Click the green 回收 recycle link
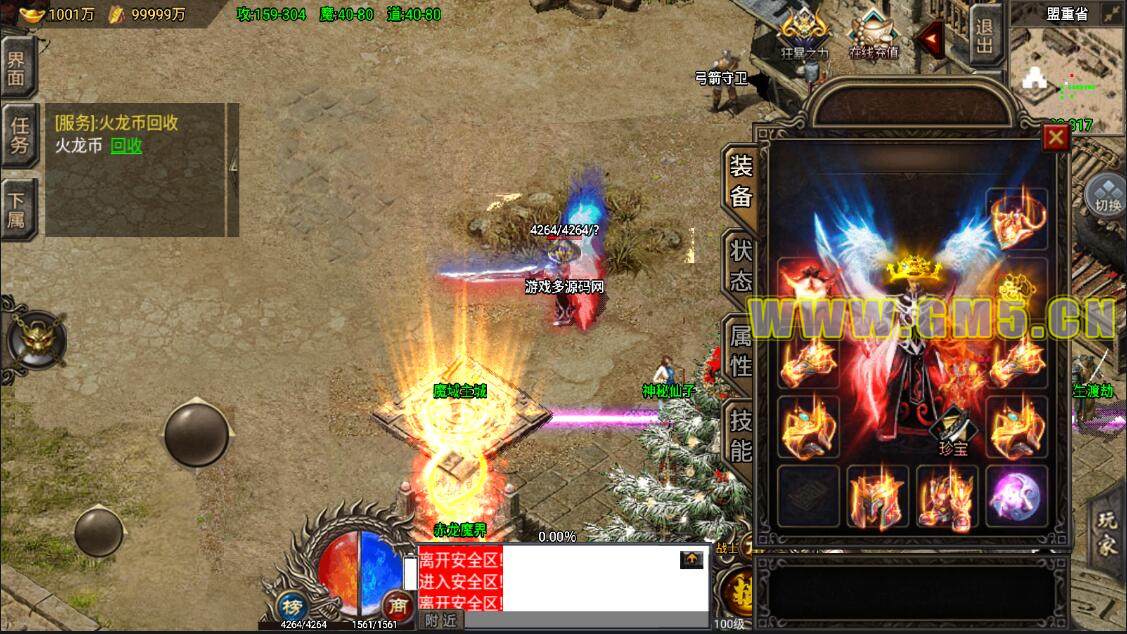The height and width of the screenshot is (634, 1127). click(126, 146)
